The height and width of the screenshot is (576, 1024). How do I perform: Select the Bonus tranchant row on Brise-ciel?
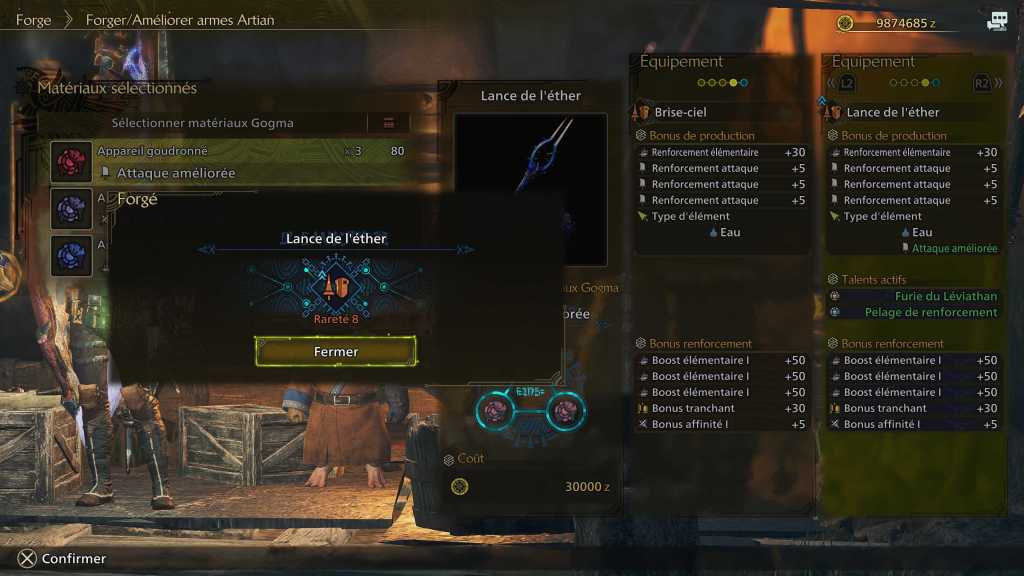coord(720,408)
